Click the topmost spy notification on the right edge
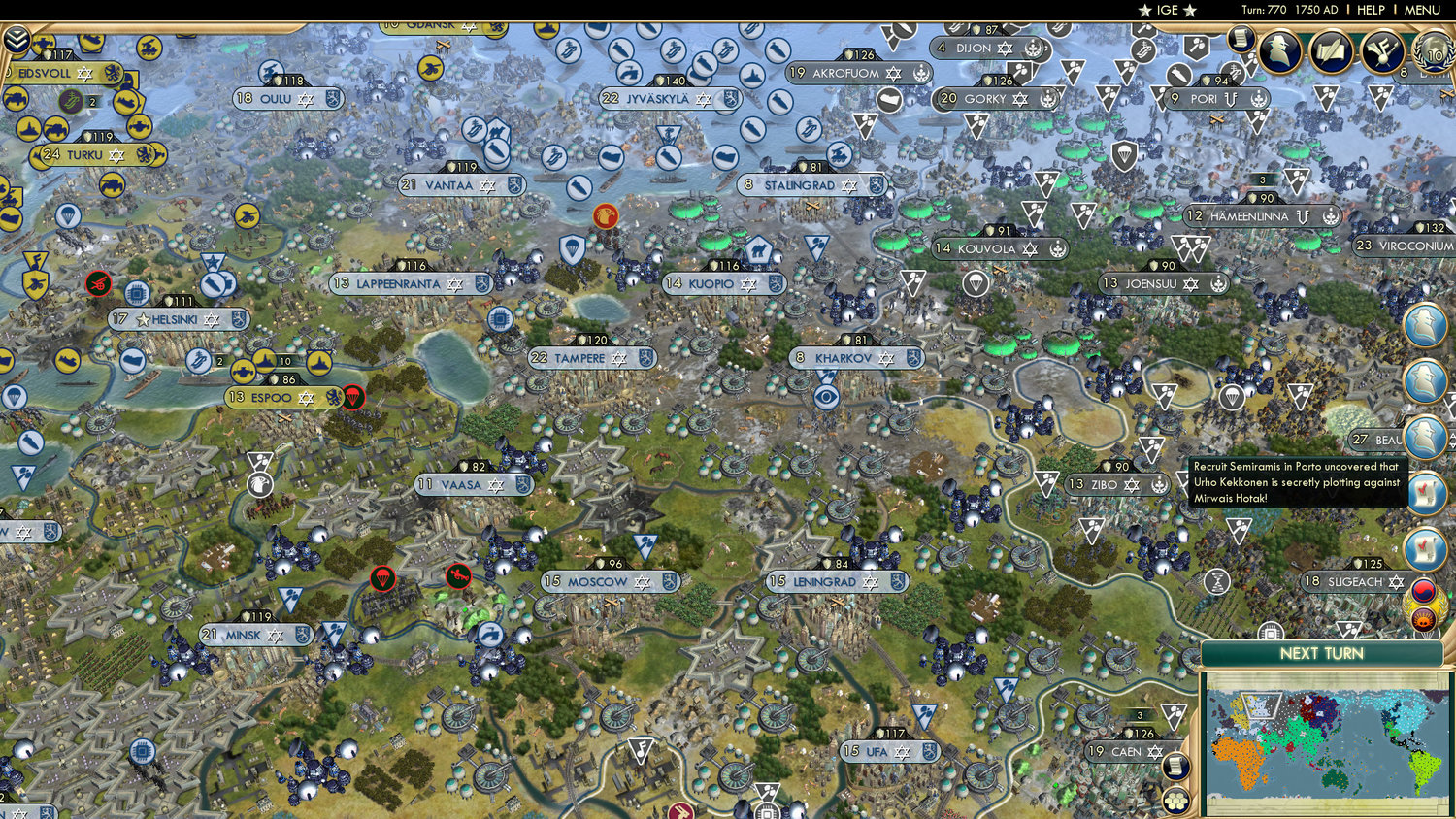This screenshot has width=1456, height=819. (1425, 324)
